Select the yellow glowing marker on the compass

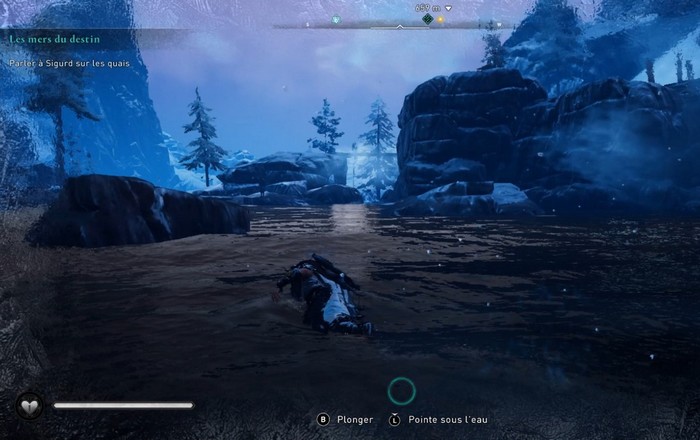(439, 19)
